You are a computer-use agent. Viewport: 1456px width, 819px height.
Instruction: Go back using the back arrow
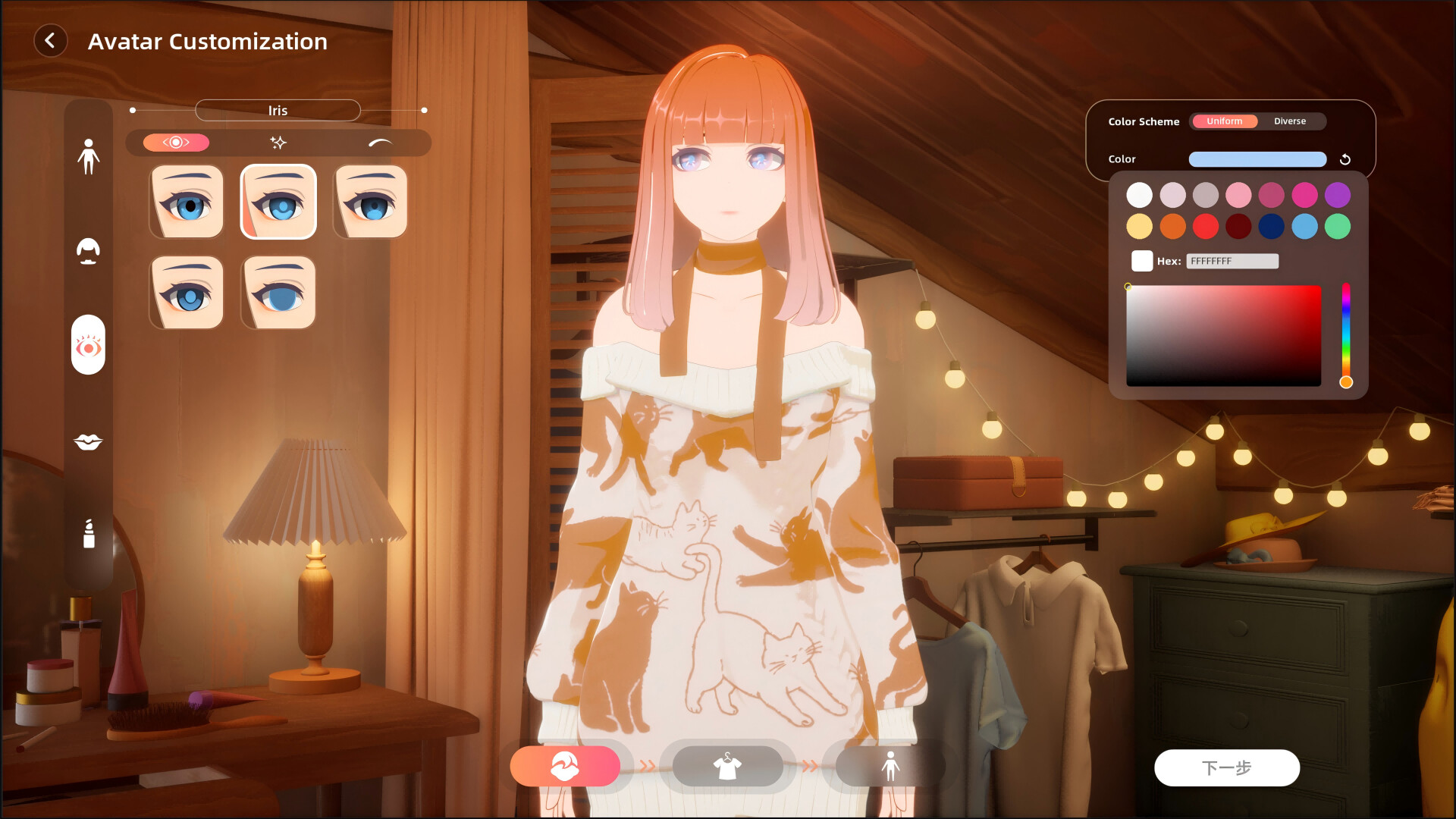[x=51, y=41]
